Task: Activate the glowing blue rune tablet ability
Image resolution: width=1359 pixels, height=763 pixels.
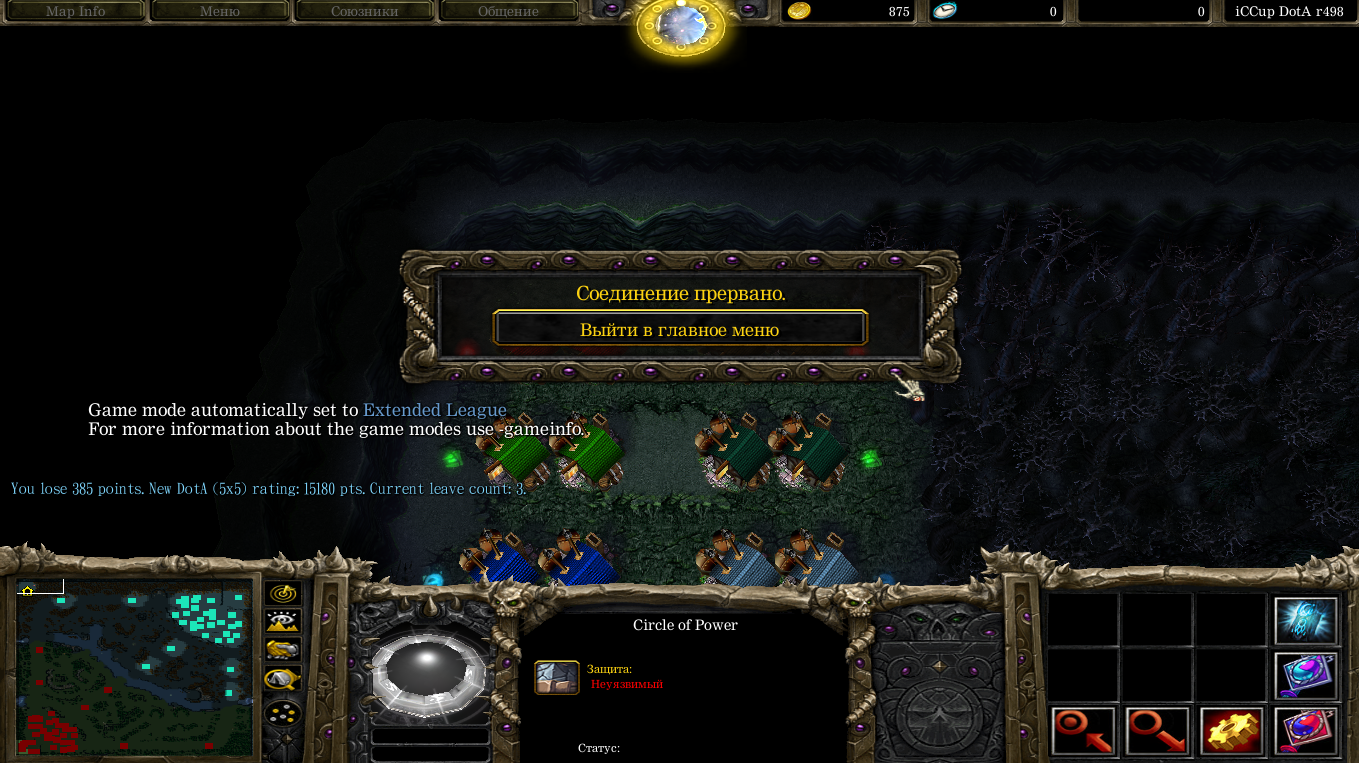Action: point(1306,621)
